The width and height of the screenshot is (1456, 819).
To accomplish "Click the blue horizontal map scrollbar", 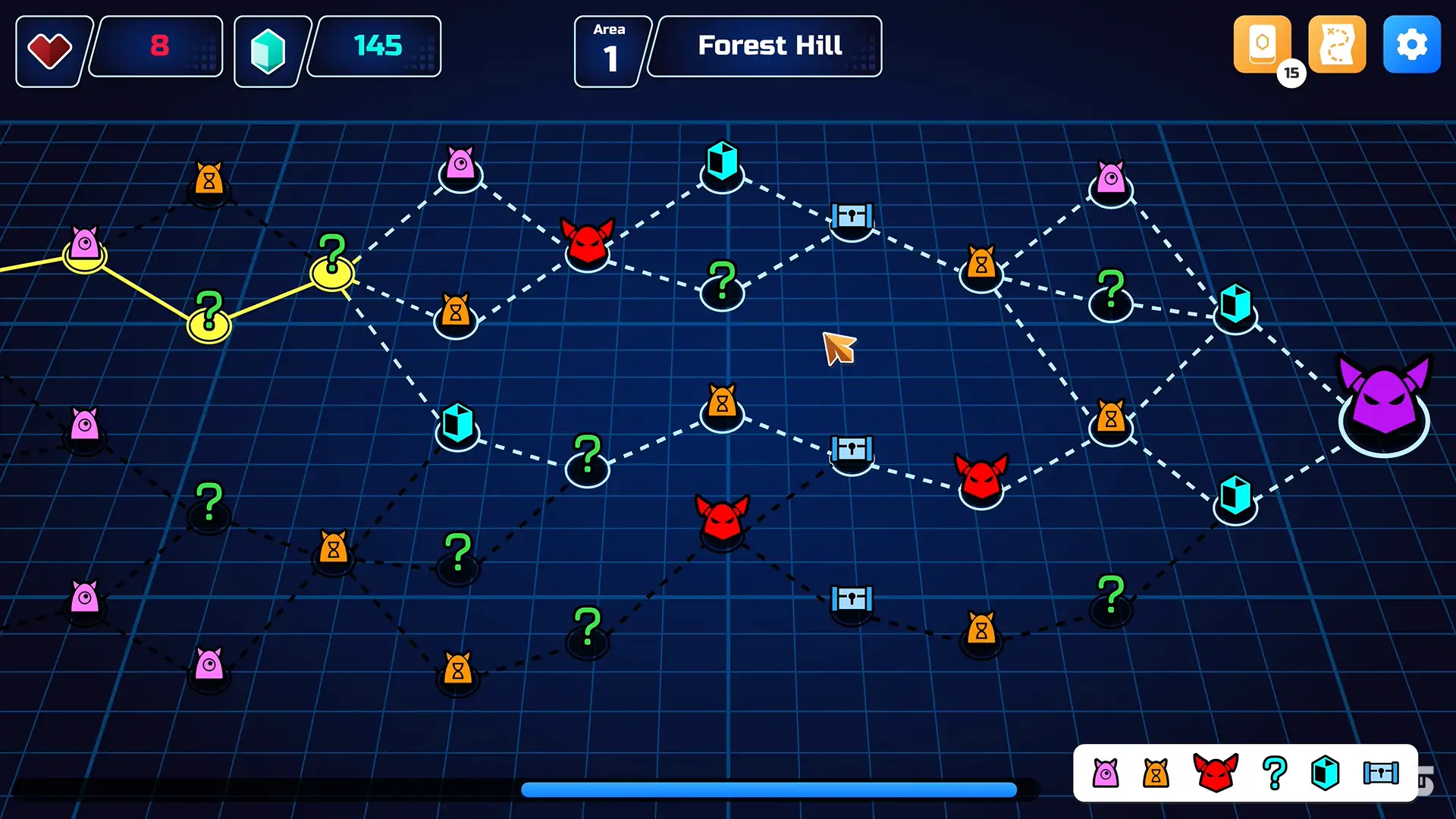I will point(768,790).
